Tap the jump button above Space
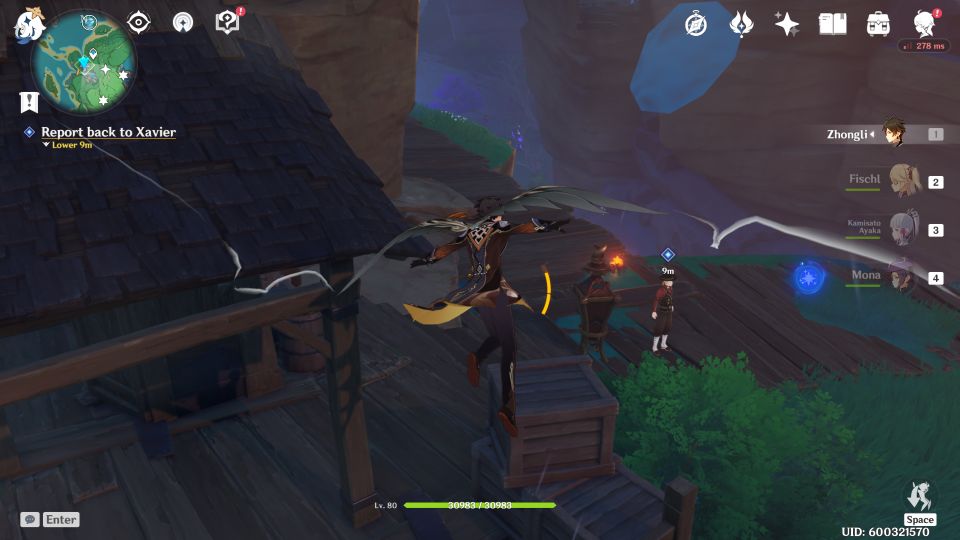 tap(919, 496)
